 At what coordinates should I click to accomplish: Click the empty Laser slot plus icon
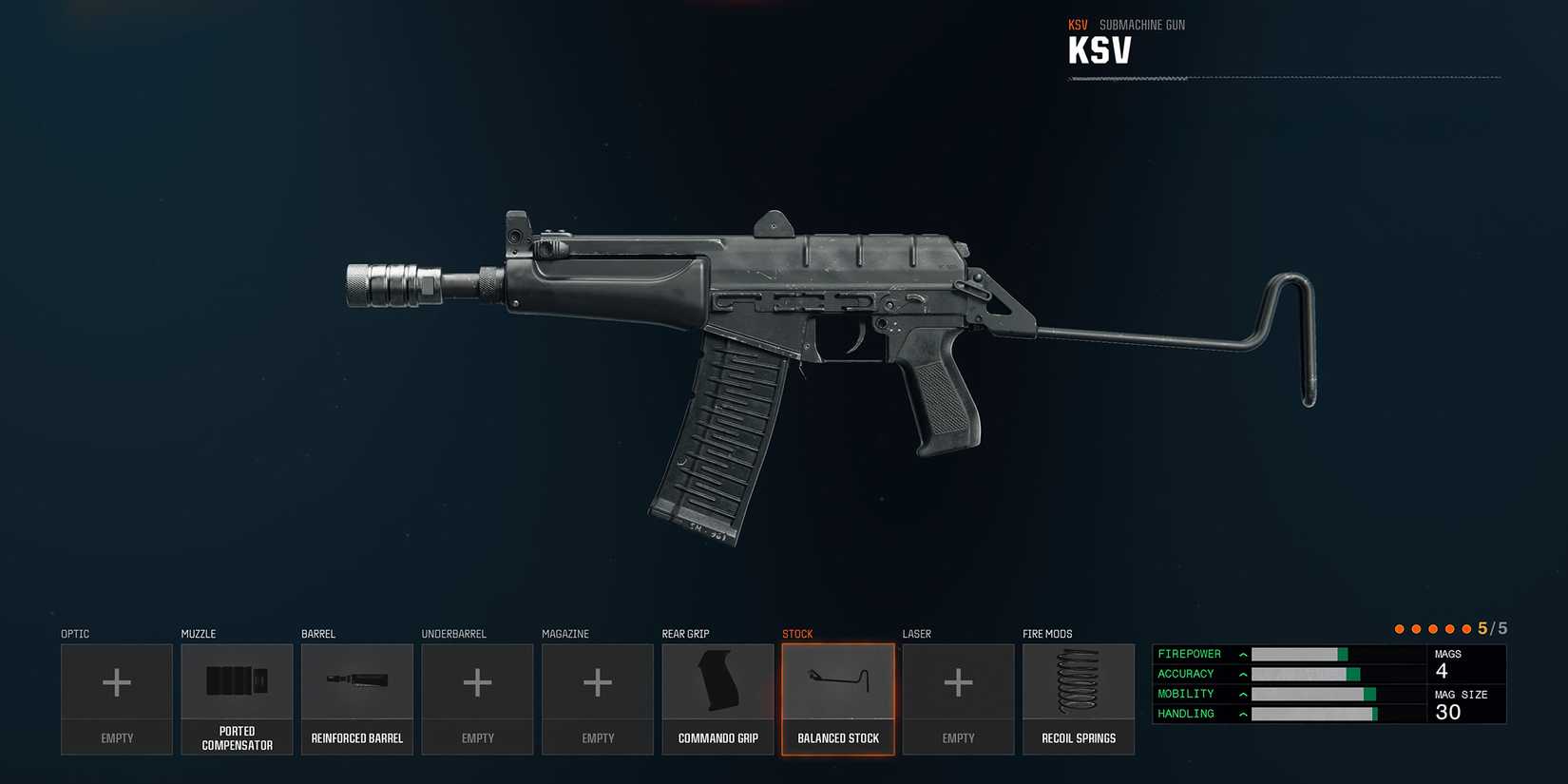(958, 681)
